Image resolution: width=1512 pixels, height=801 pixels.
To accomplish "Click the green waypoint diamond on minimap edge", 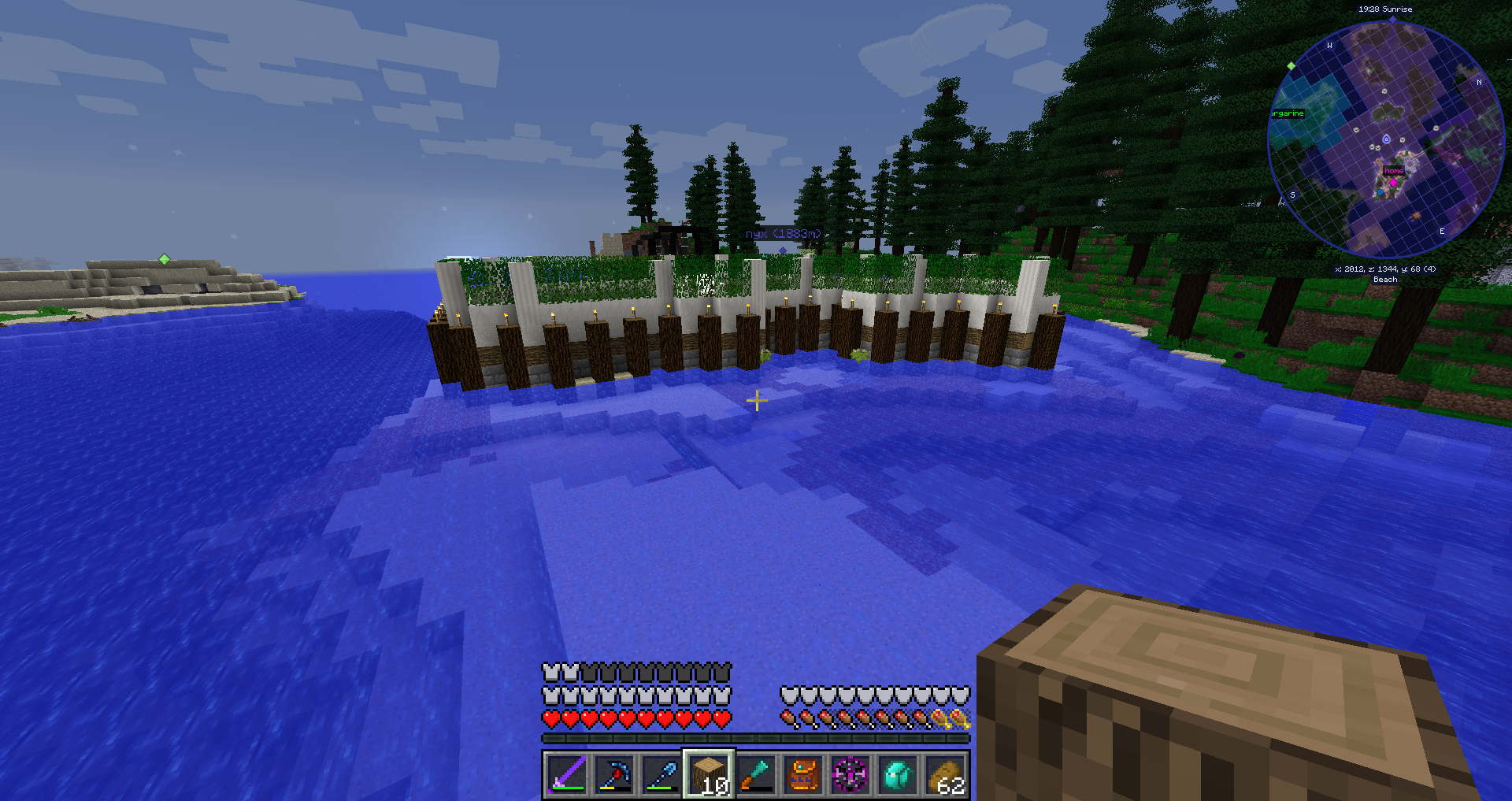I will tap(1291, 66).
